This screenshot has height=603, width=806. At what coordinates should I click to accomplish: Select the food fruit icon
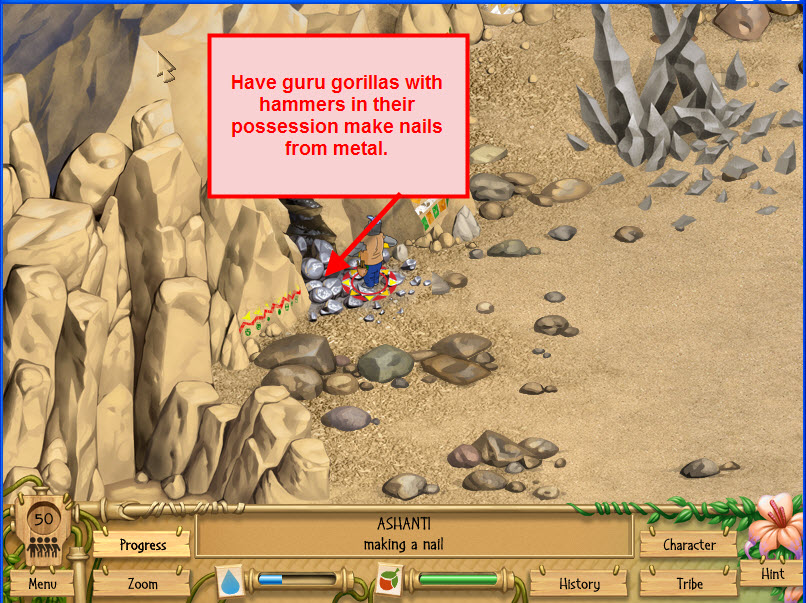coord(389,580)
